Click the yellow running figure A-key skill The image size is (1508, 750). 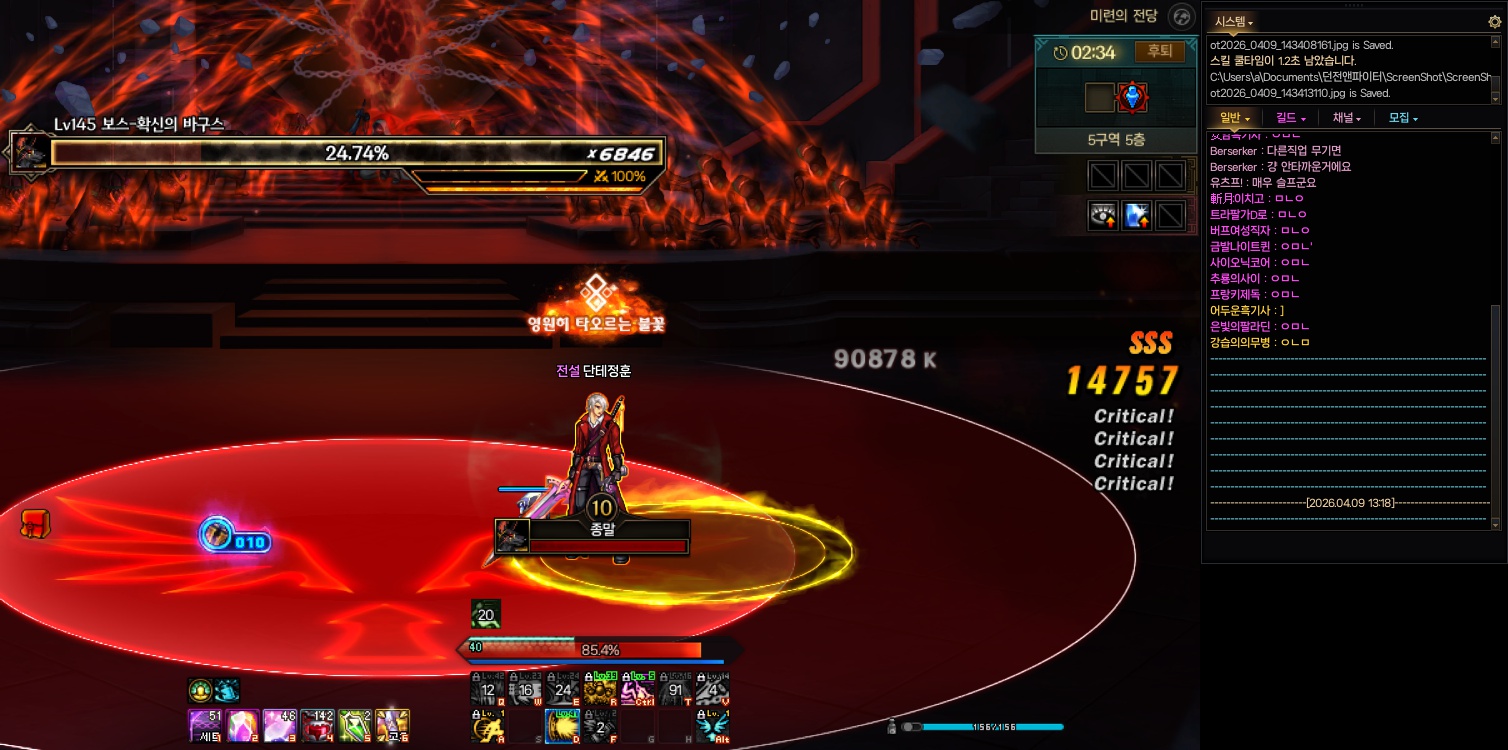tap(487, 725)
